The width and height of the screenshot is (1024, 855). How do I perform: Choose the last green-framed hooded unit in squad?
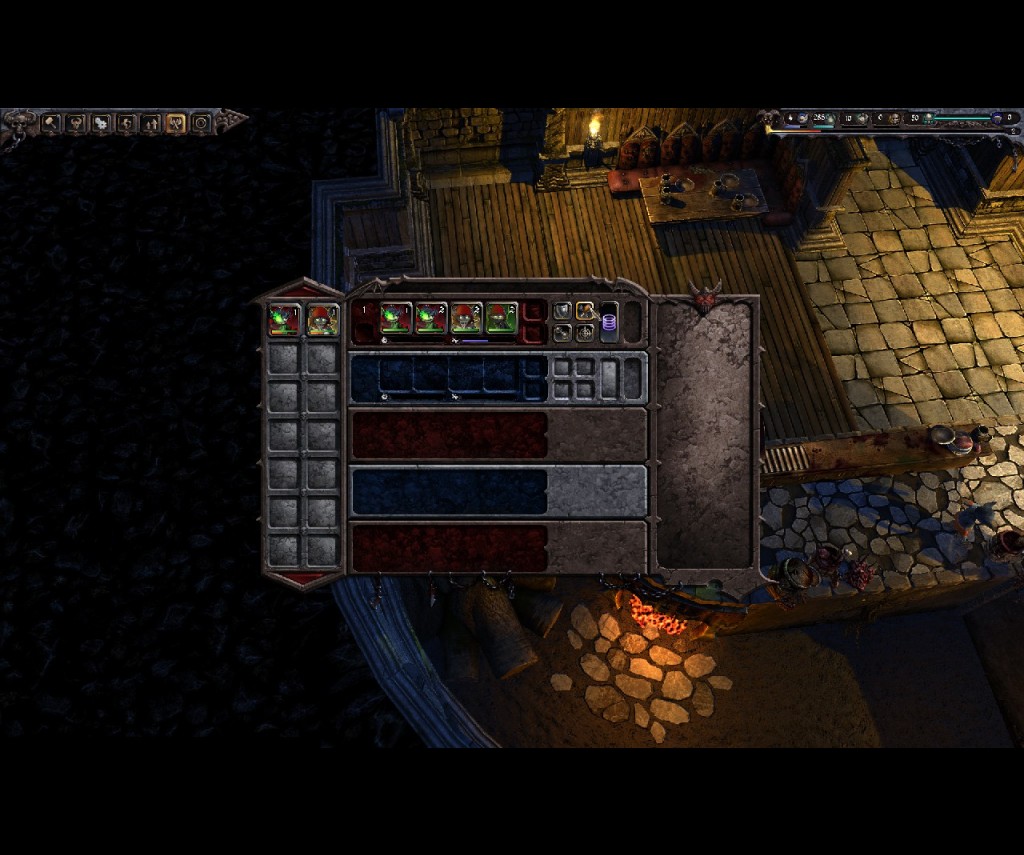501,318
